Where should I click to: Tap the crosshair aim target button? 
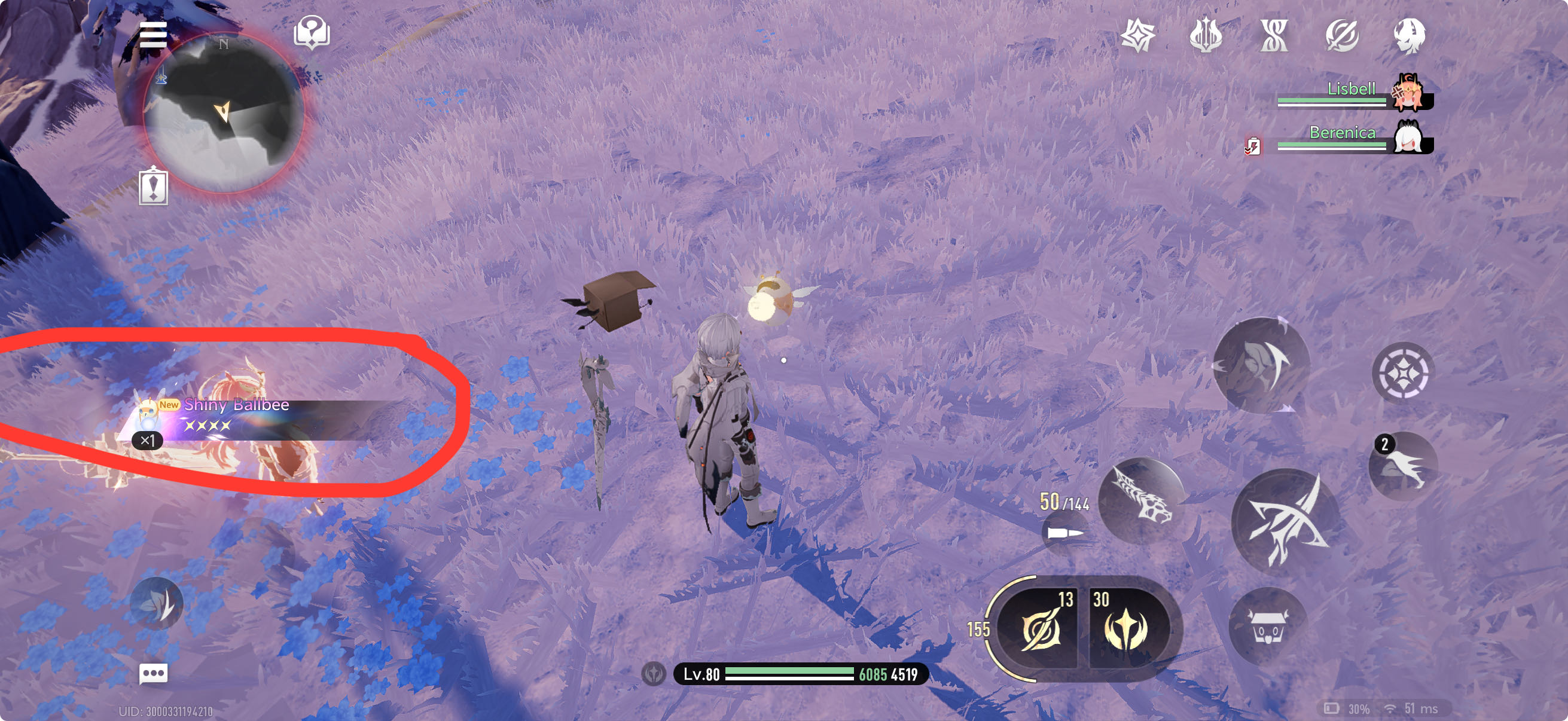[x=1402, y=372]
